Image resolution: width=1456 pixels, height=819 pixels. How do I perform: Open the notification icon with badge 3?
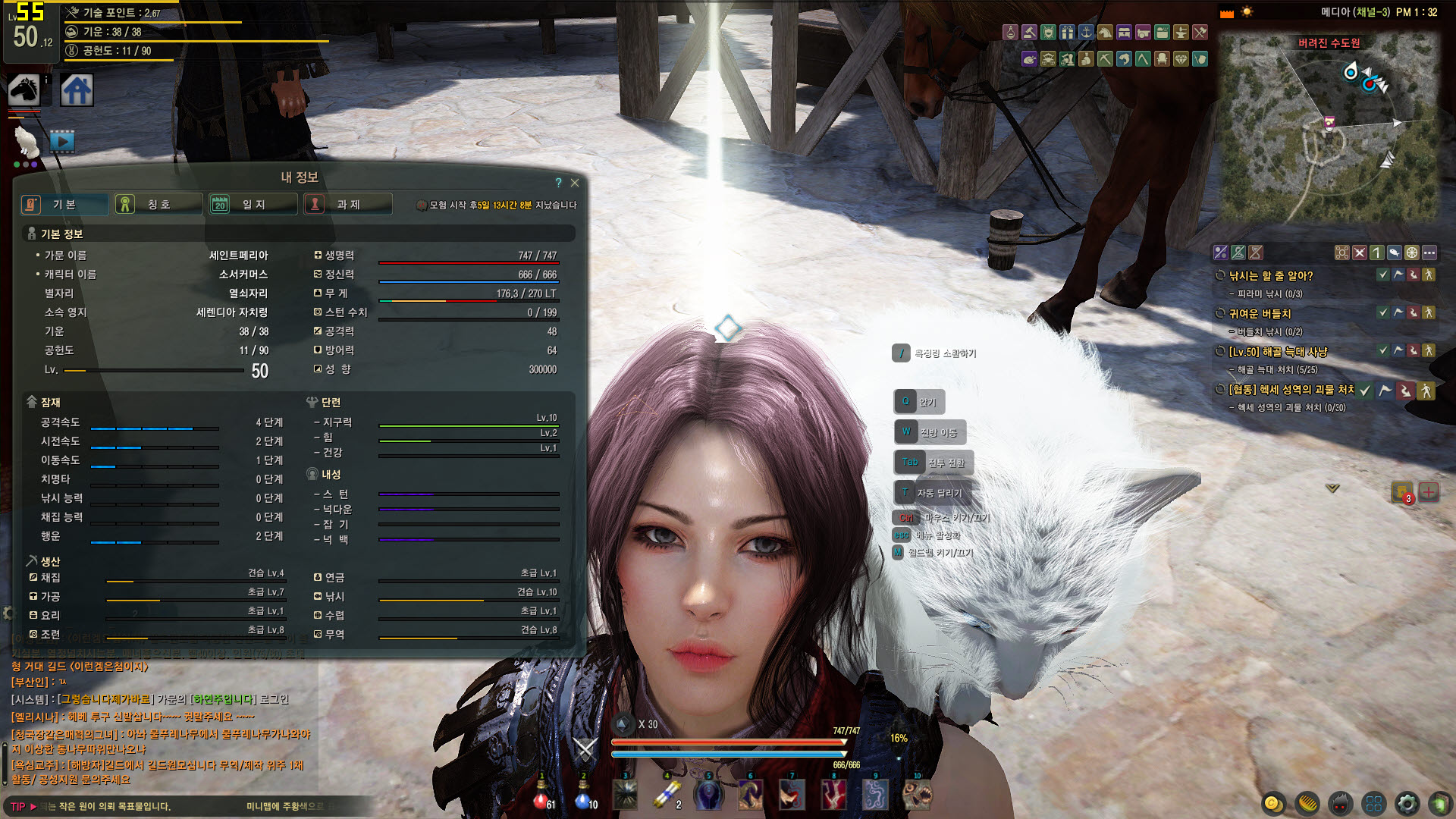pyautogui.click(x=1401, y=492)
